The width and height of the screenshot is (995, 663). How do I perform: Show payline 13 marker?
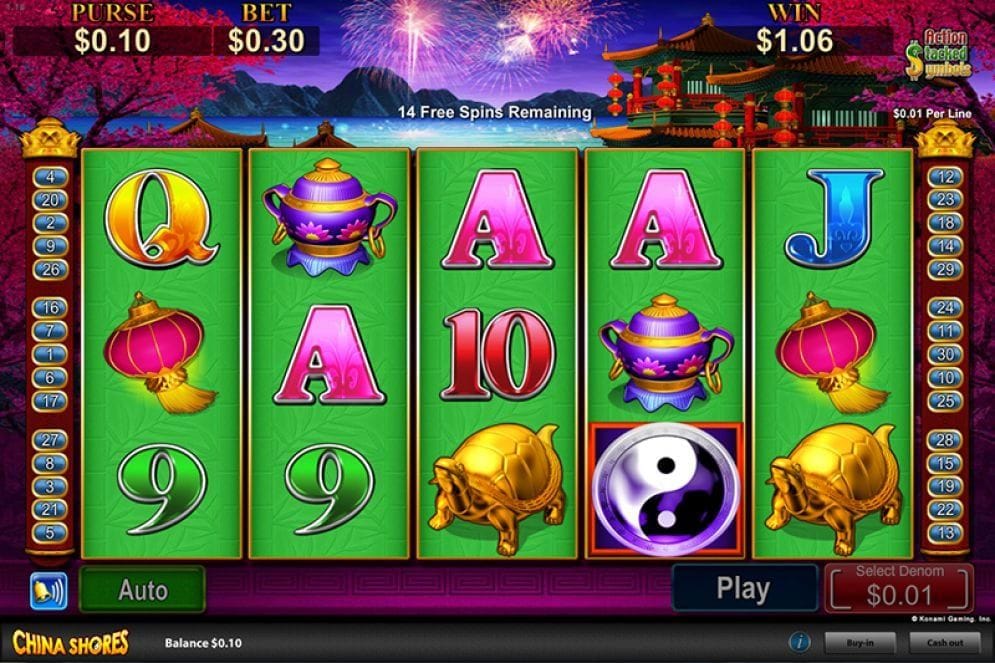(x=945, y=533)
